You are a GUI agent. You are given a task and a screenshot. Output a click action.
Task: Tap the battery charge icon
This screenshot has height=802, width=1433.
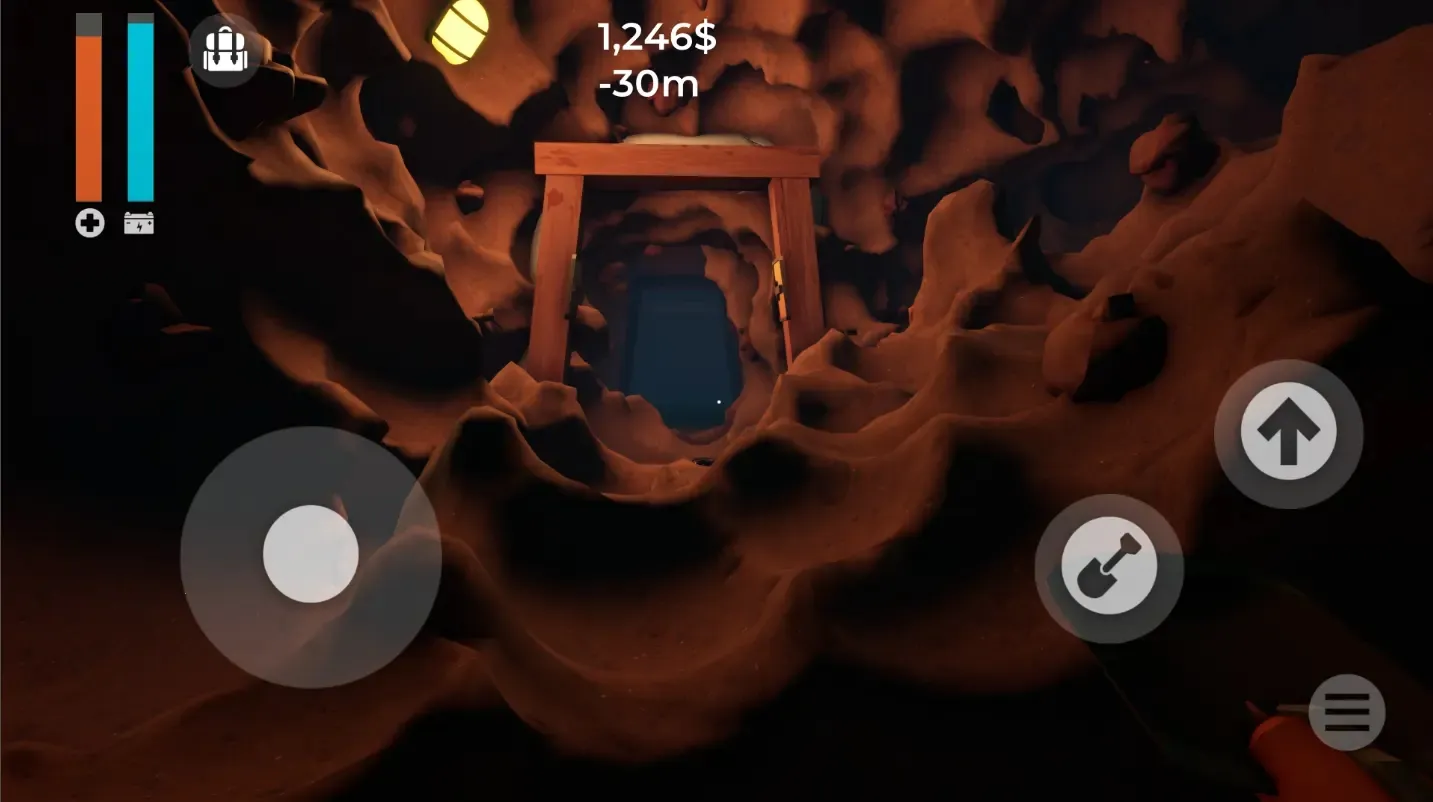(x=138, y=223)
